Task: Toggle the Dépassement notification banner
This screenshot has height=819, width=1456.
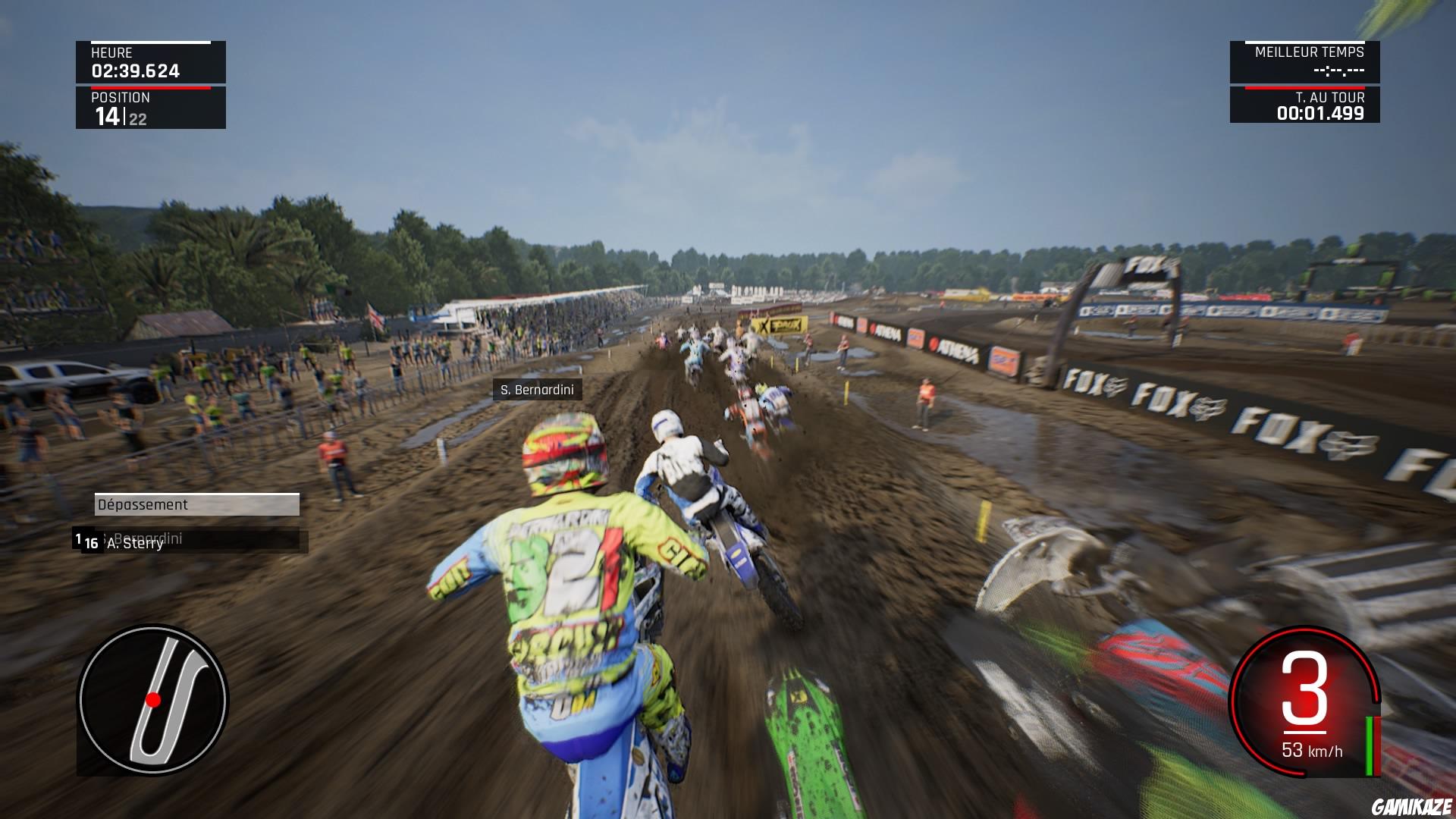Action: [197, 505]
